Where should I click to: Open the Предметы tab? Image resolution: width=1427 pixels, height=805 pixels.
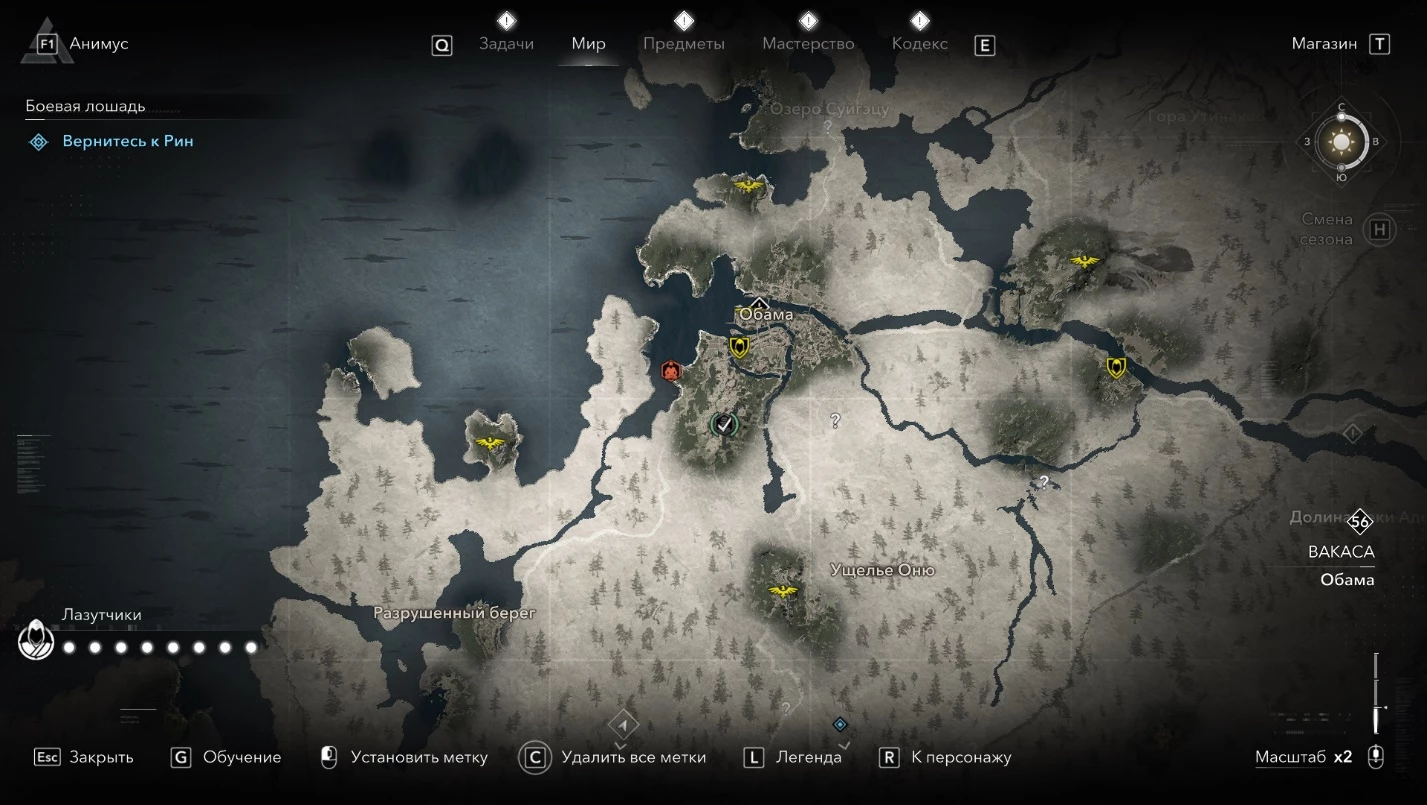click(684, 44)
